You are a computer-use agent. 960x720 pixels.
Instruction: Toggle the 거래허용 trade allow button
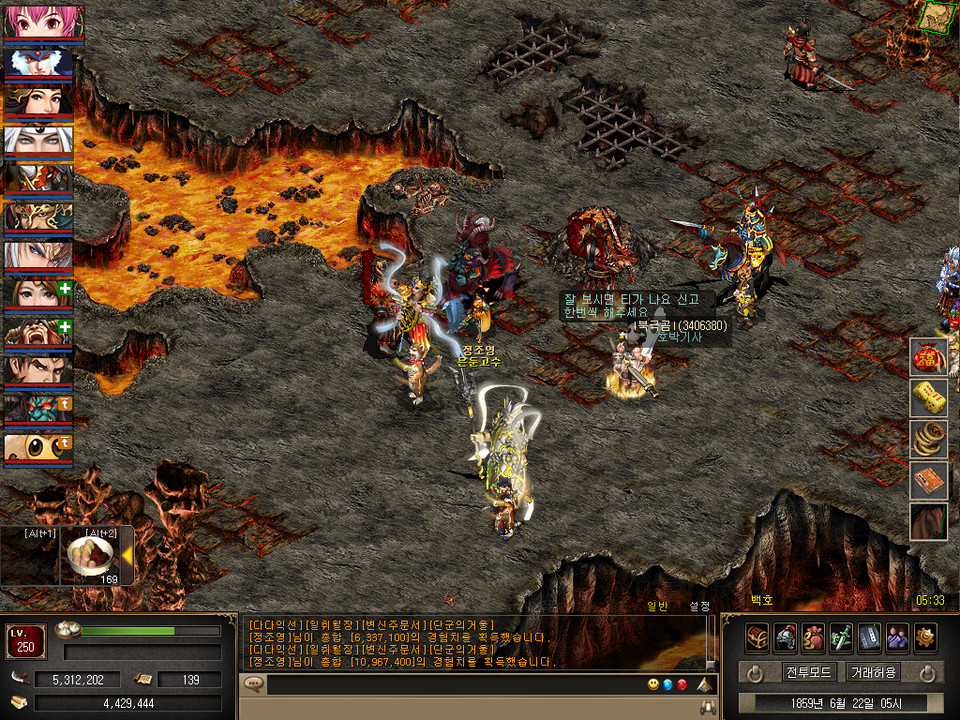tap(873, 672)
